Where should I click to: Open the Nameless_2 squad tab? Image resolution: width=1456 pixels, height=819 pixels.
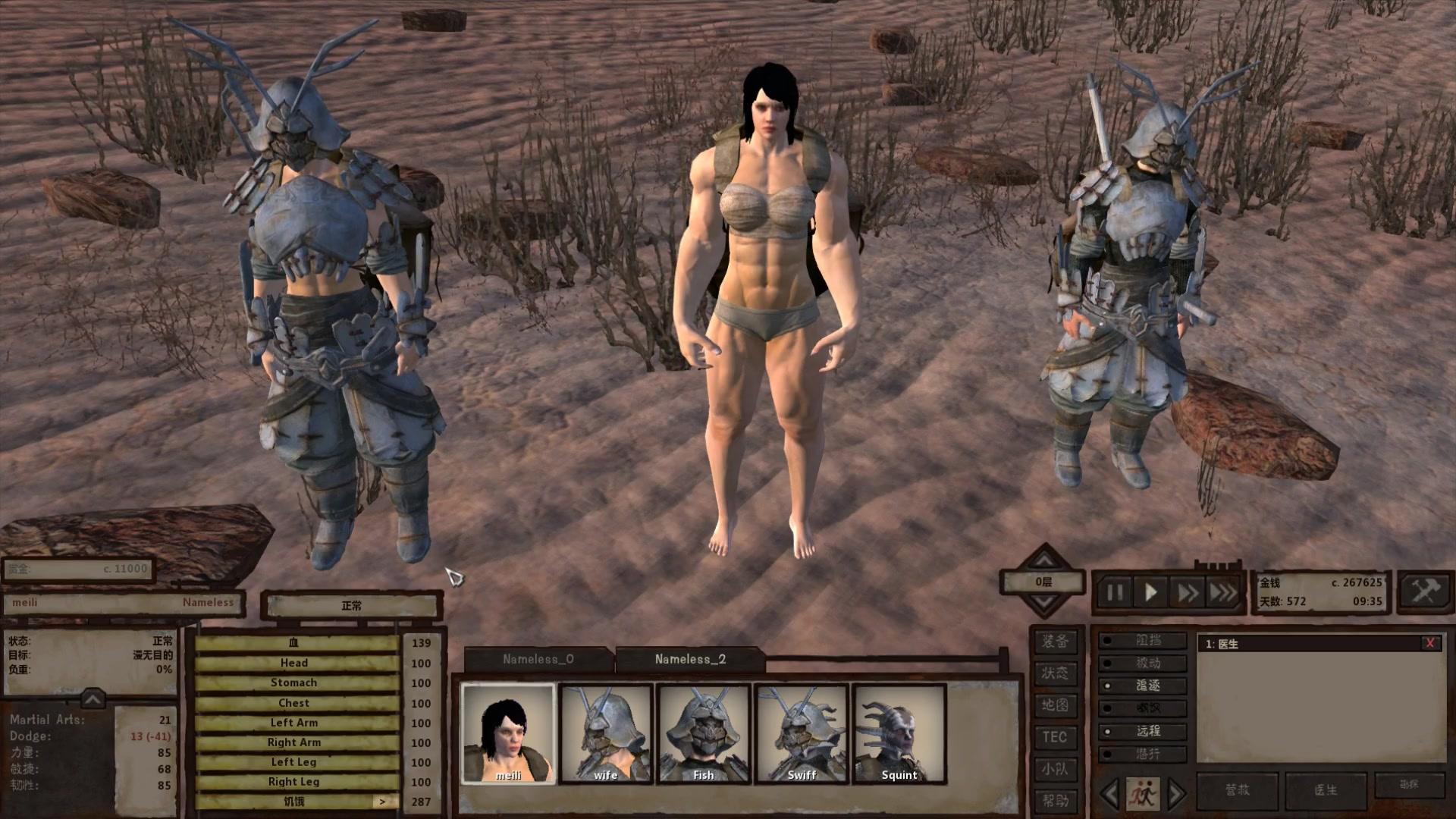pyautogui.click(x=690, y=659)
